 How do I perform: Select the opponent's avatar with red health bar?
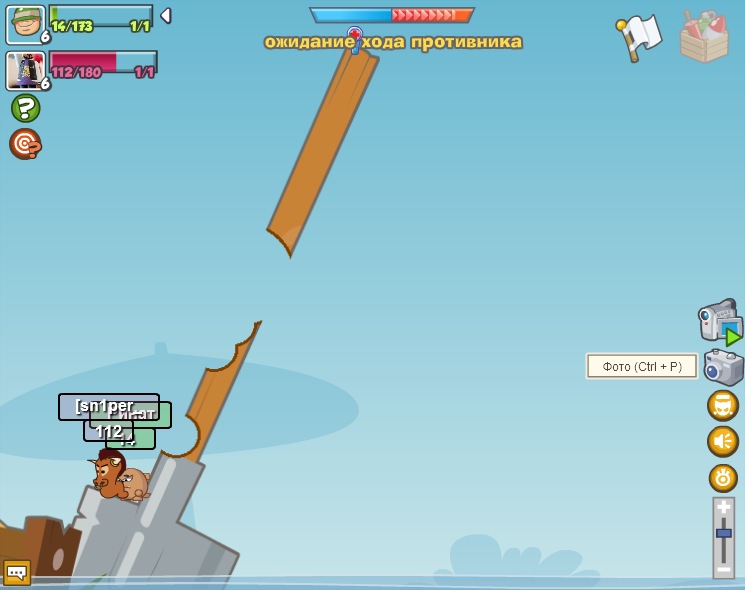click(24, 70)
